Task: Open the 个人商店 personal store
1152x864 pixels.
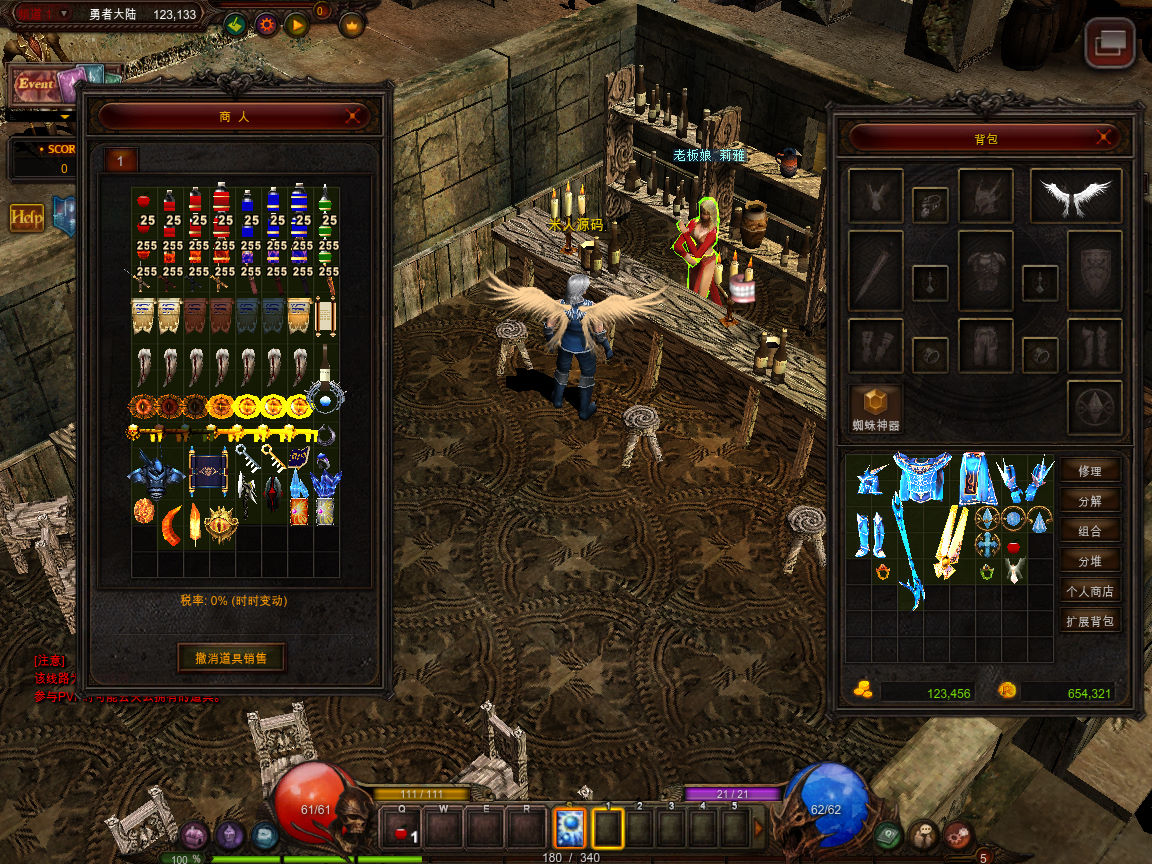Action: coord(1089,591)
